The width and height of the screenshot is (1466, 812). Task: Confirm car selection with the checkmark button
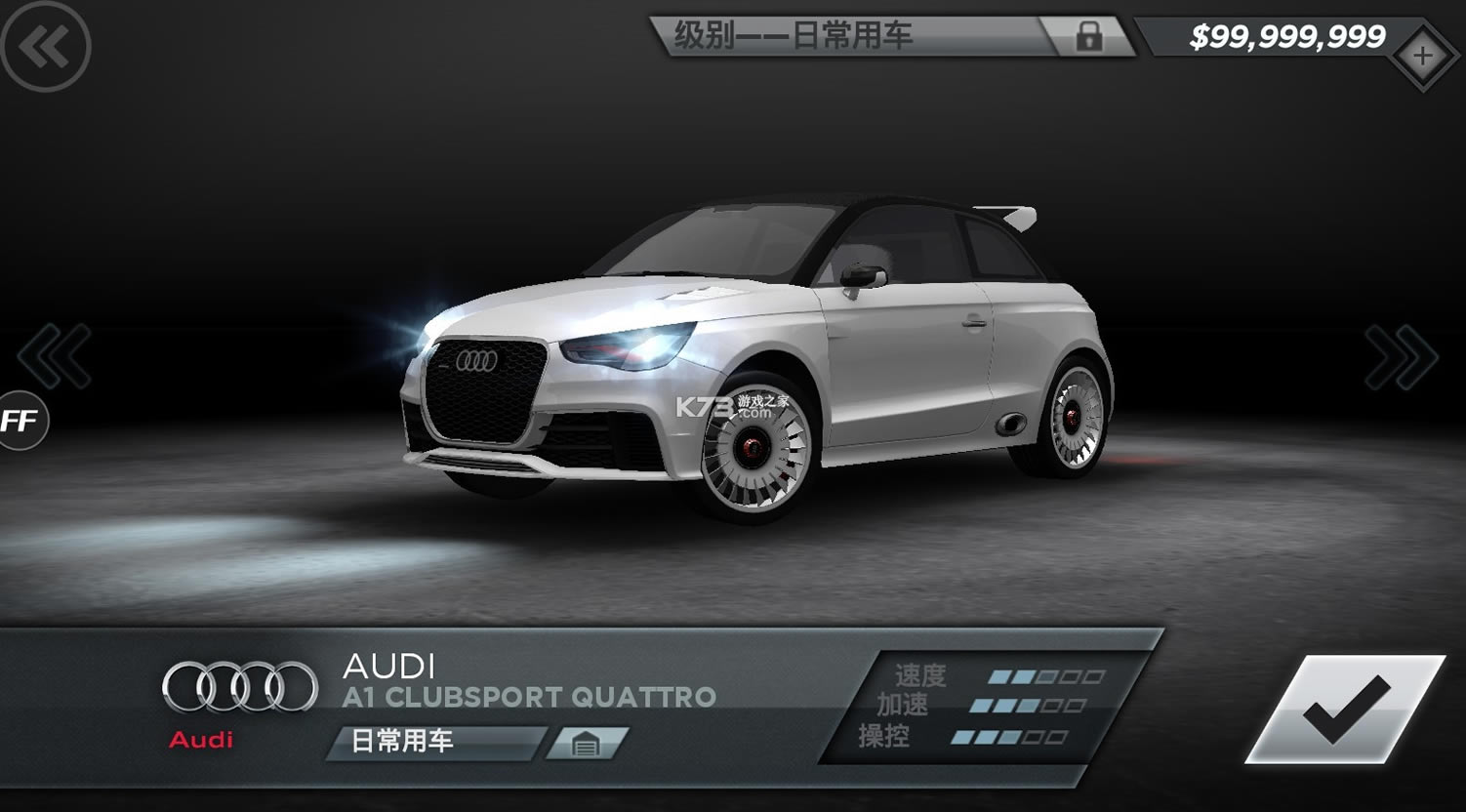pyautogui.click(x=1345, y=710)
